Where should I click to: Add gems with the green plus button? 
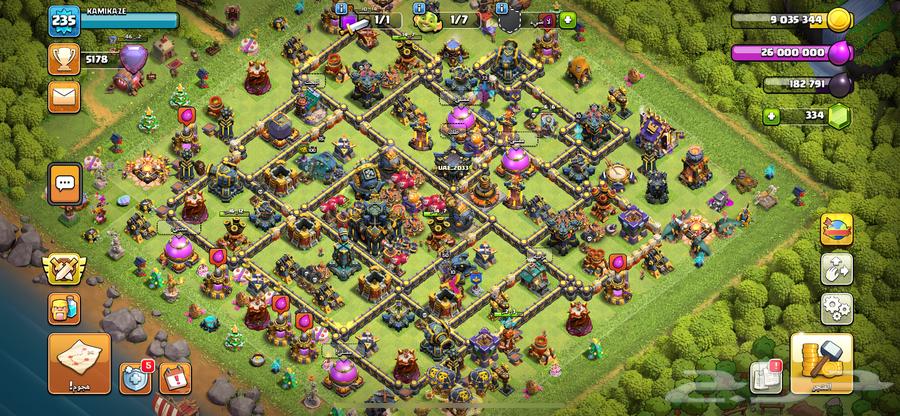771,116
